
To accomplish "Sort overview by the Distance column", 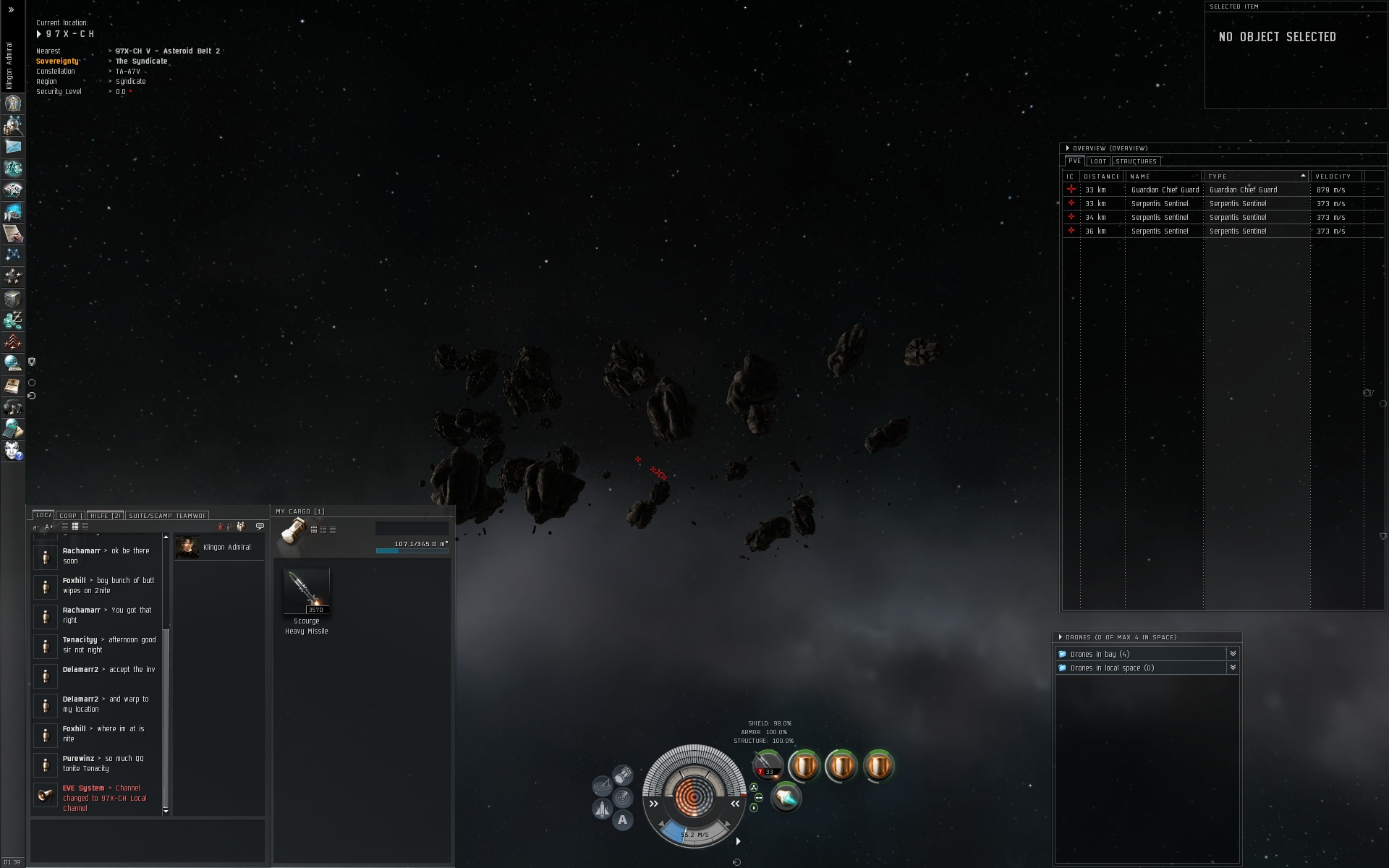I will coord(1101,176).
